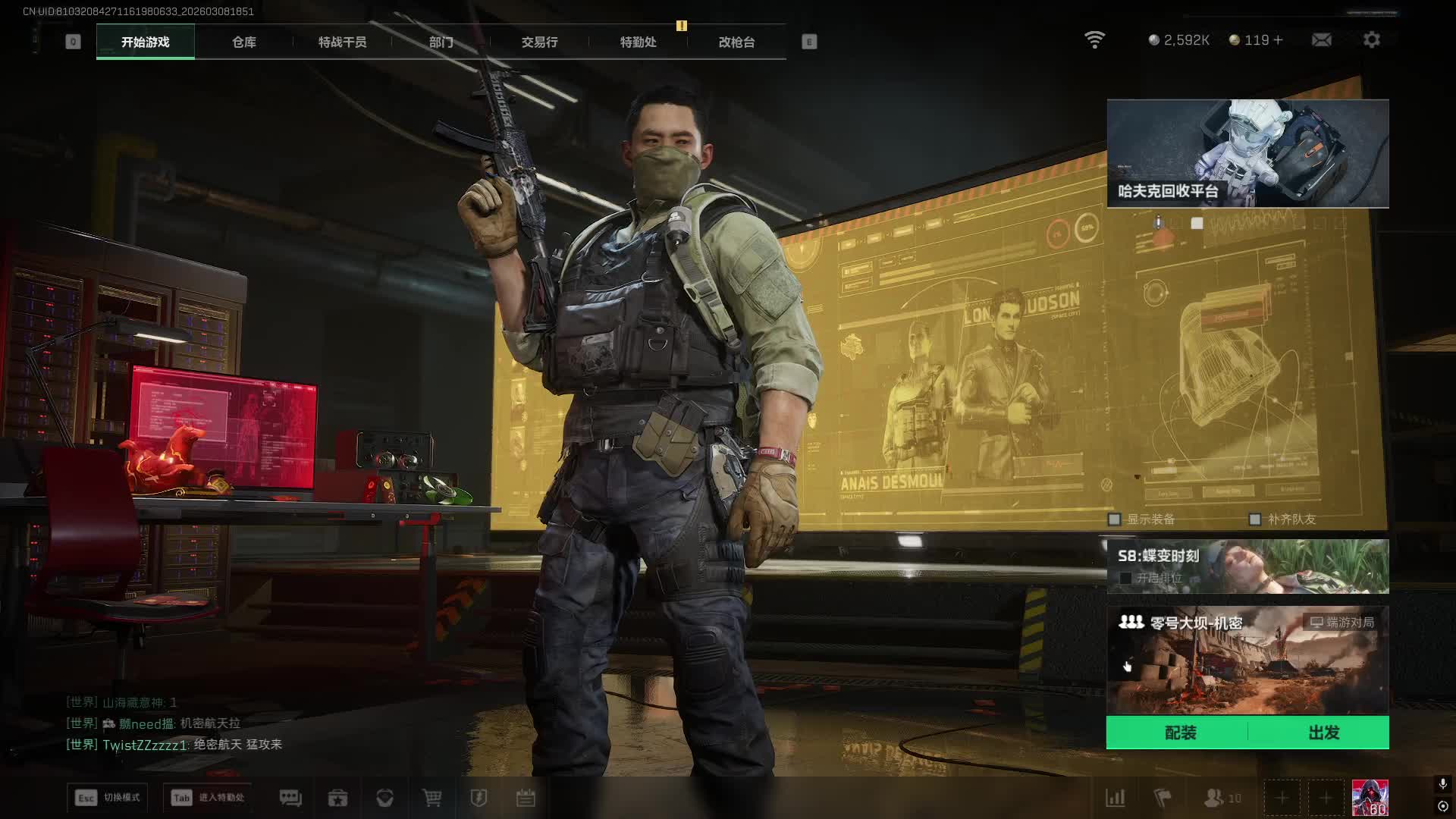This screenshot has width=1456, height=819.
Task: Switch to the 改枪台 gunsmith tab
Action: click(x=736, y=42)
